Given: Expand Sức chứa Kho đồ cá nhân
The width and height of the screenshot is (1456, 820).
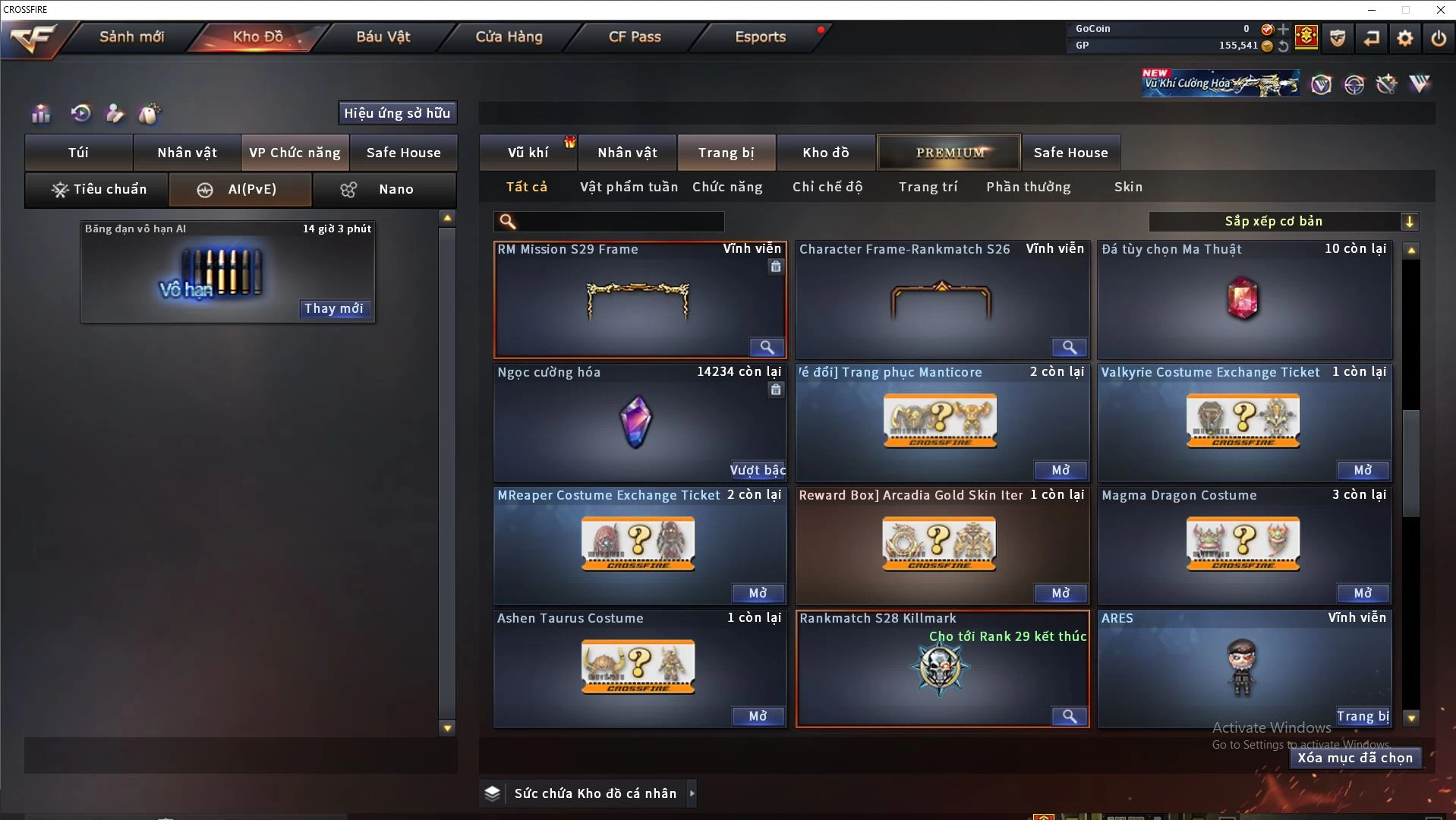Looking at the screenshot, I should tap(691, 793).
